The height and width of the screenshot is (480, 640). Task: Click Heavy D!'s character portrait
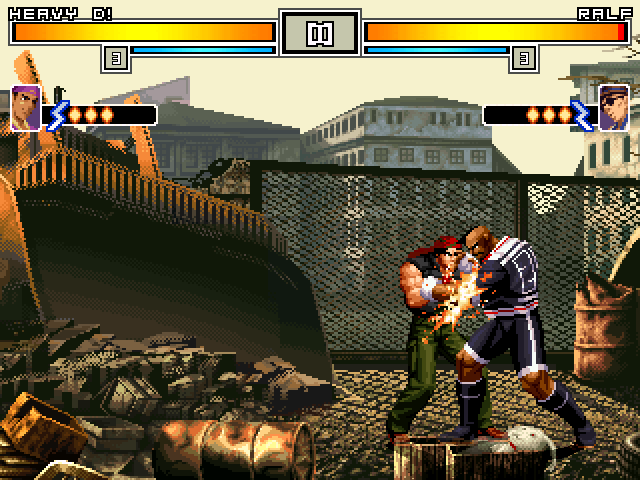[x=26, y=108]
